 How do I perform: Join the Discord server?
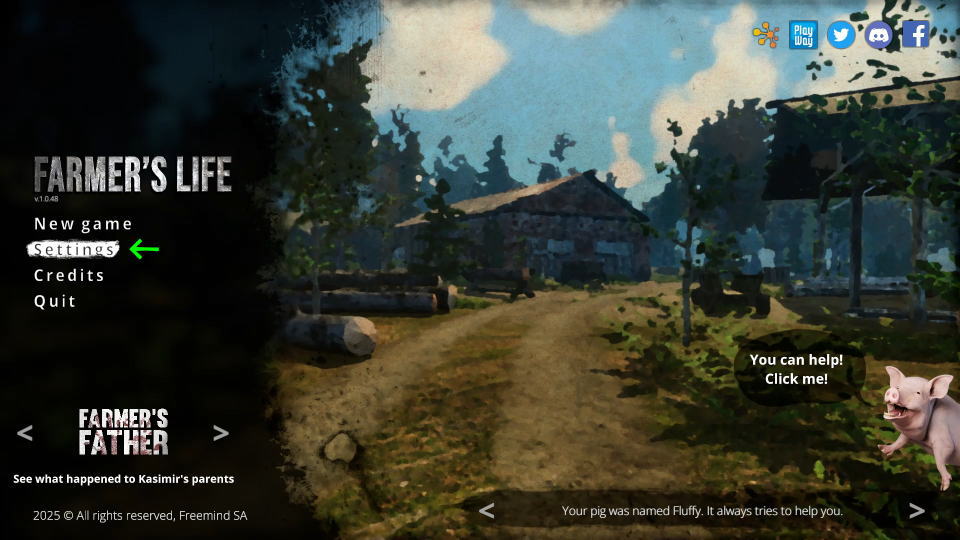(x=879, y=35)
